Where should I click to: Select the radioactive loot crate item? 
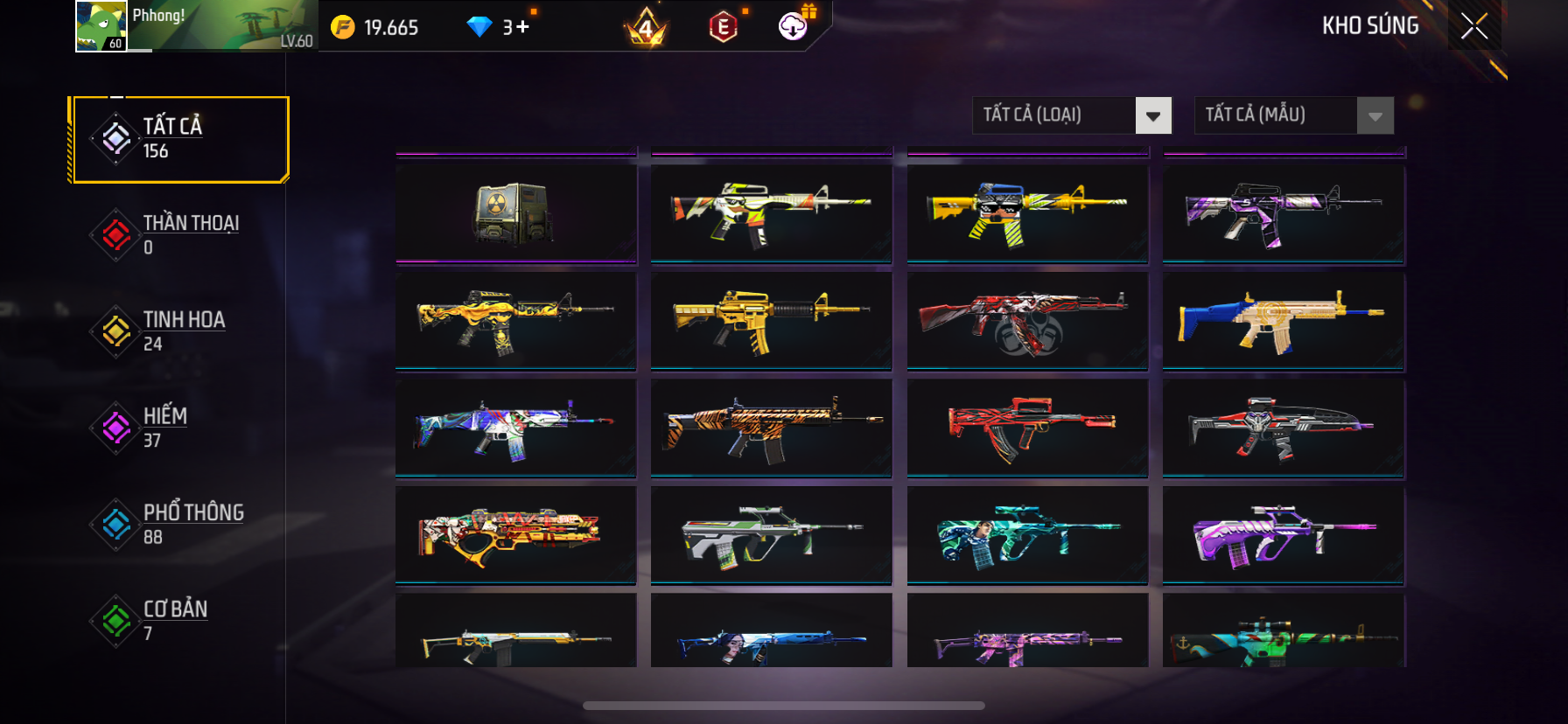tap(515, 212)
